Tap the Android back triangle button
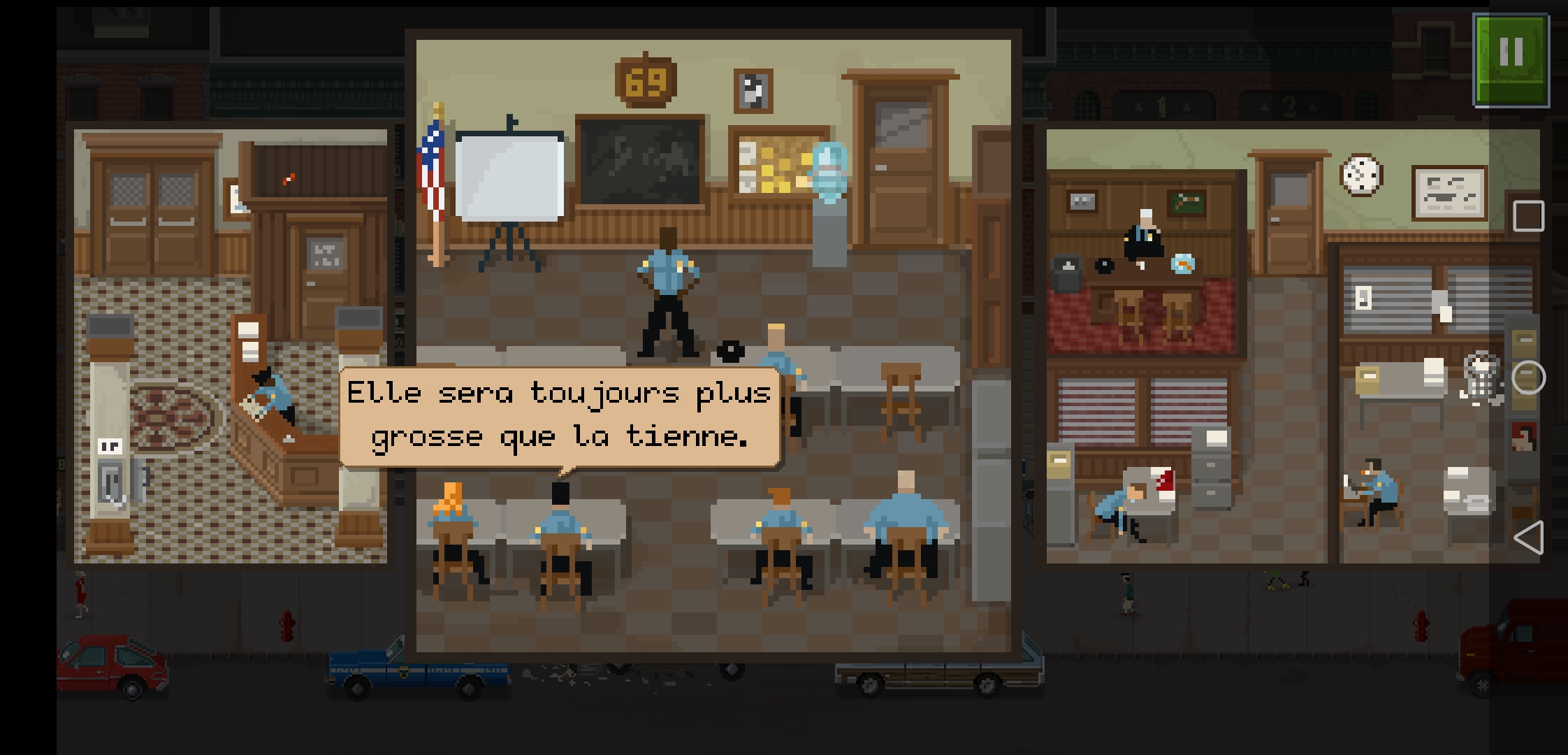1568x755 pixels. [1528, 538]
